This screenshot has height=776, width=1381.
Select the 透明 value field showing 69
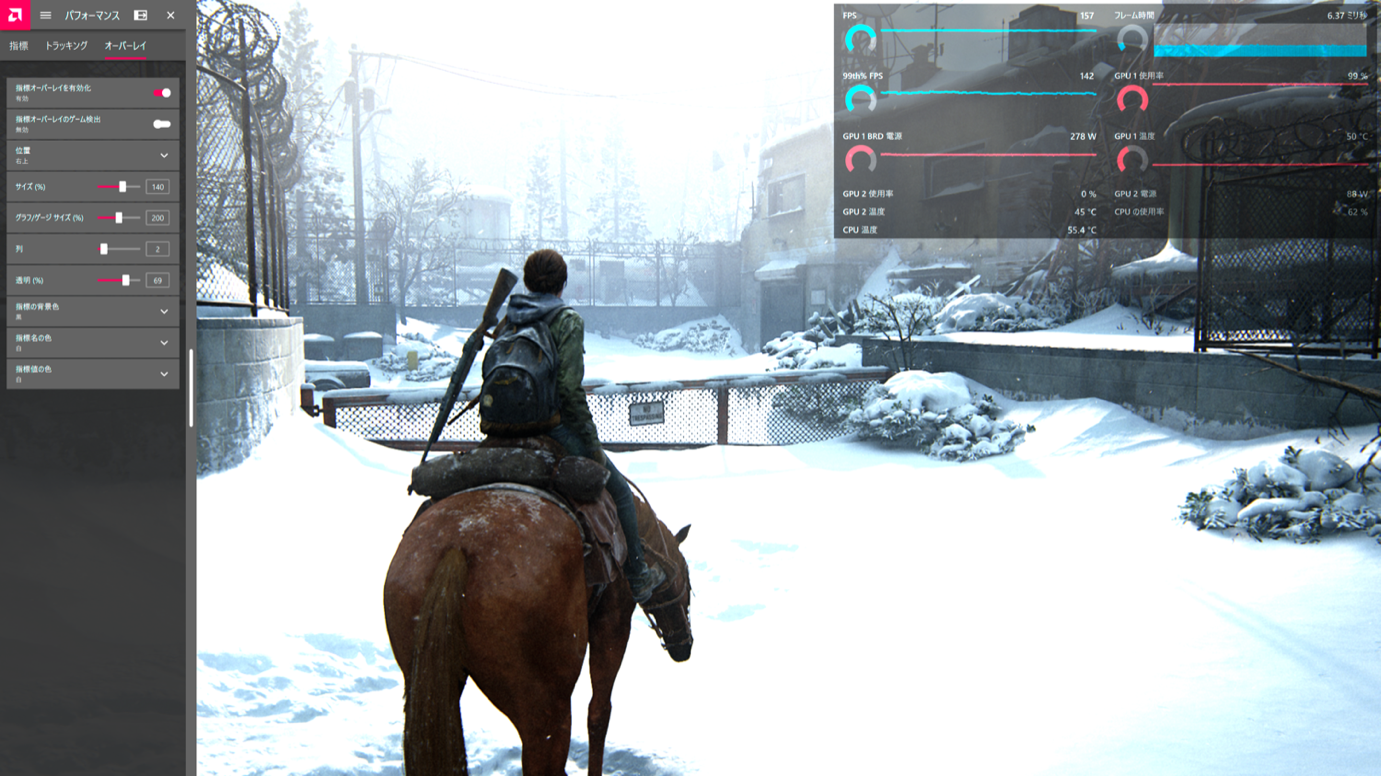[157, 280]
